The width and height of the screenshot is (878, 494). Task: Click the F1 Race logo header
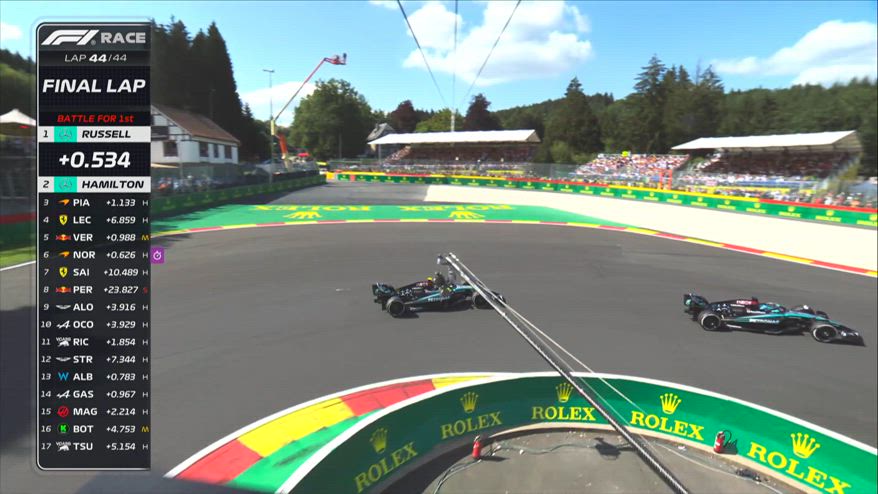click(x=94, y=38)
